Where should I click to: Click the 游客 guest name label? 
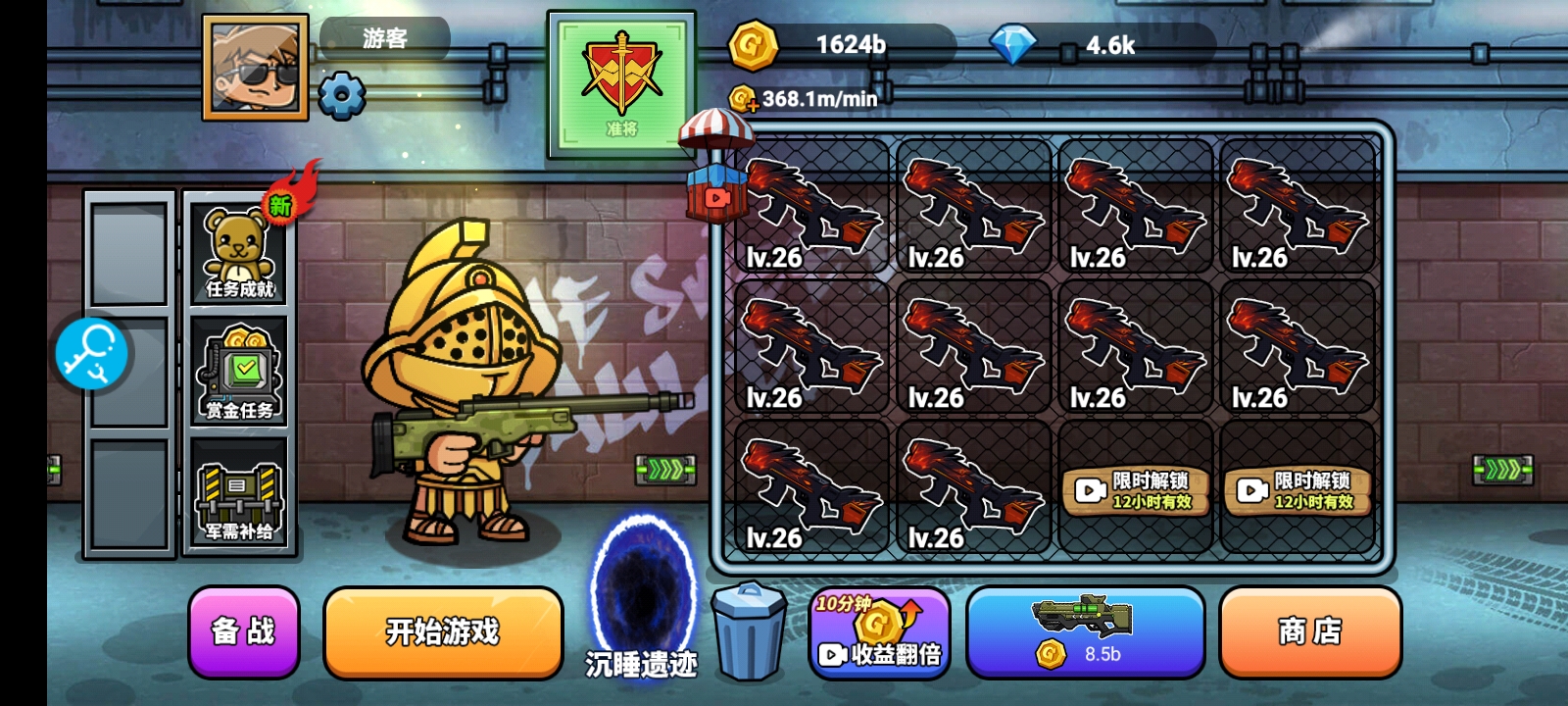pos(384,38)
